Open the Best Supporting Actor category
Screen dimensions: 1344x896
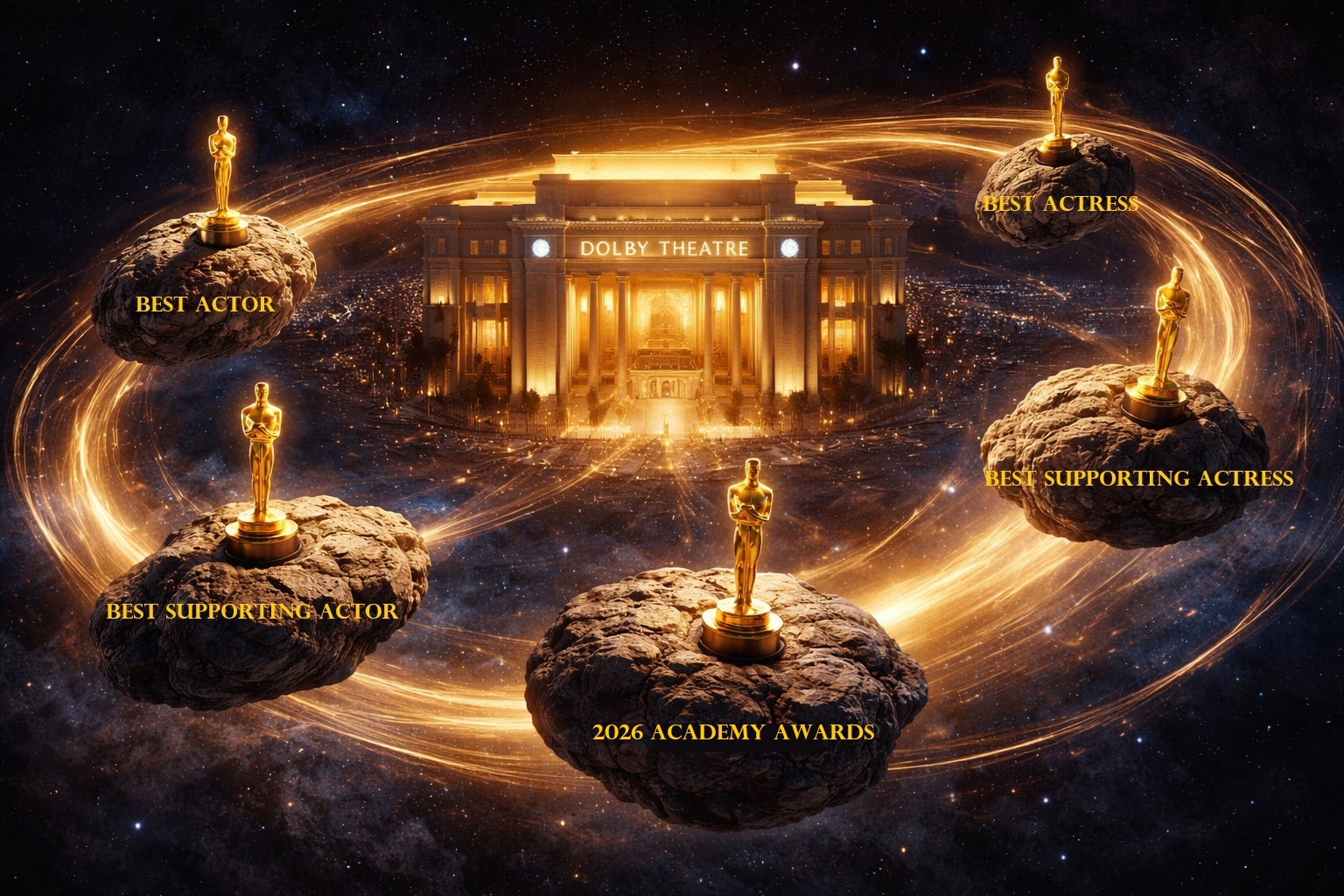click(252, 610)
